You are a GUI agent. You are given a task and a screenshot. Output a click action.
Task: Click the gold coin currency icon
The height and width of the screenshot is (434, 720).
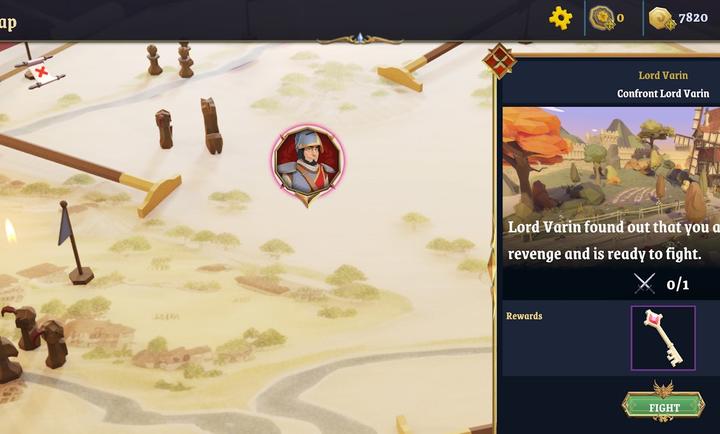pos(661,18)
